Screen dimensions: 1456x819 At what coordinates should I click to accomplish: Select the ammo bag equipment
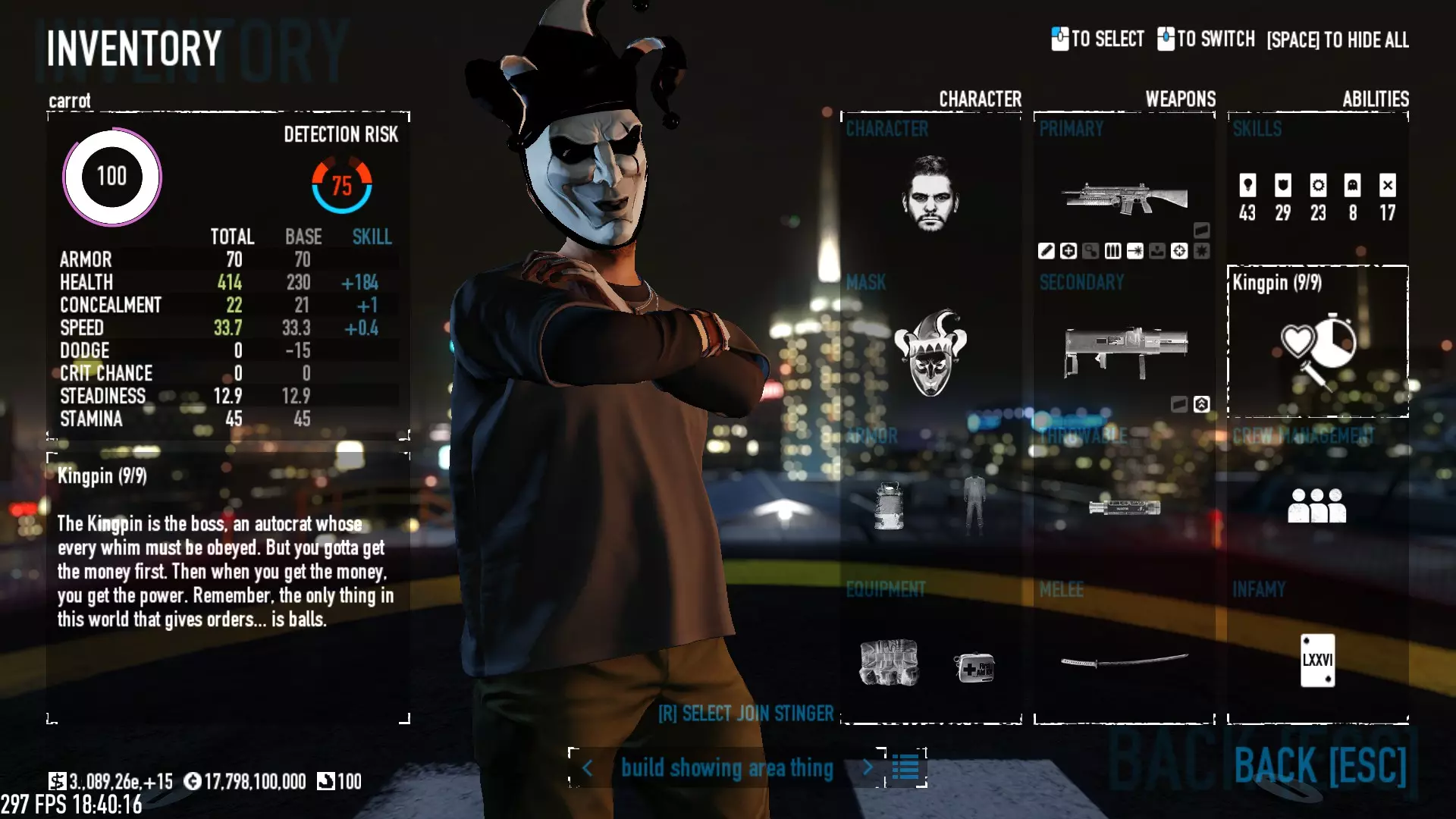point(889,663)
